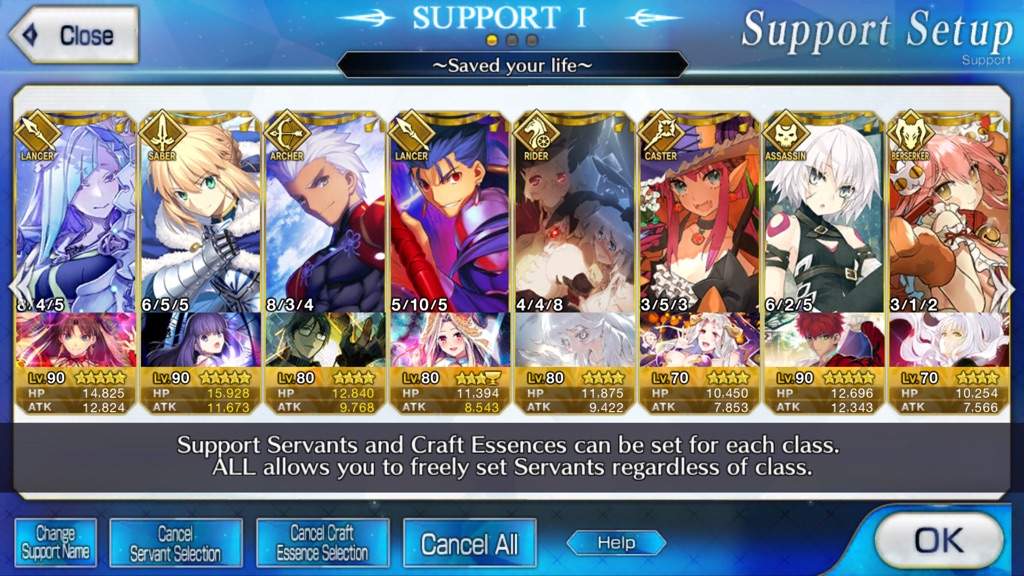Confirm setup with the OK button
The width and height of the screenshot is (1024, 576).
click(x=937, y=541)
